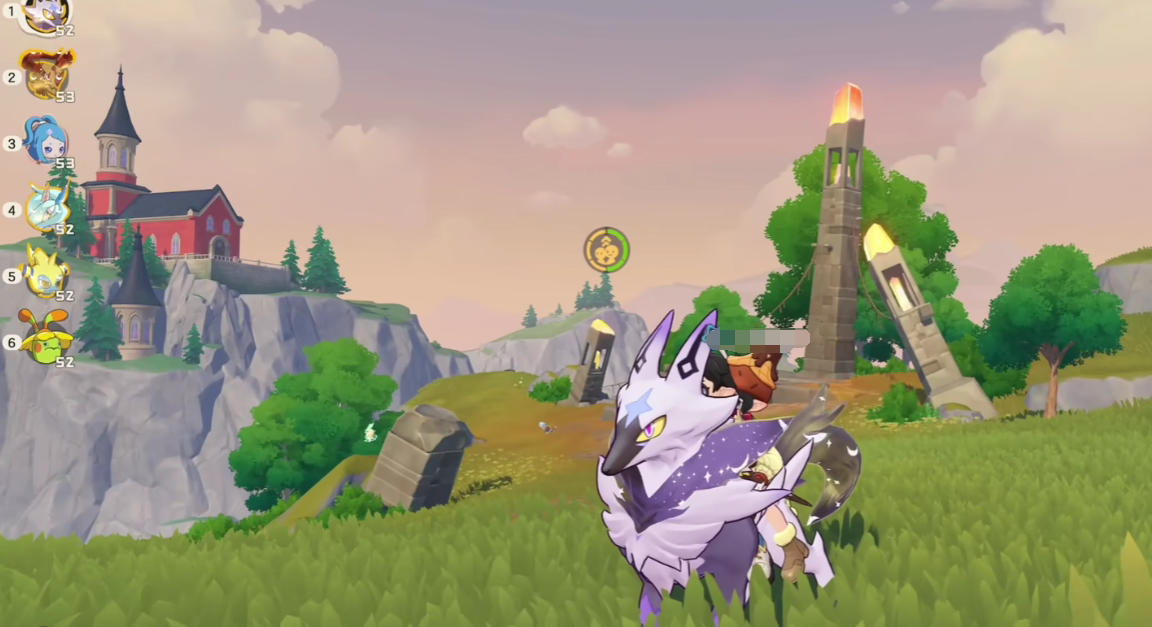Select the pale blue crystal pet in slot 4

coord(47,207)
